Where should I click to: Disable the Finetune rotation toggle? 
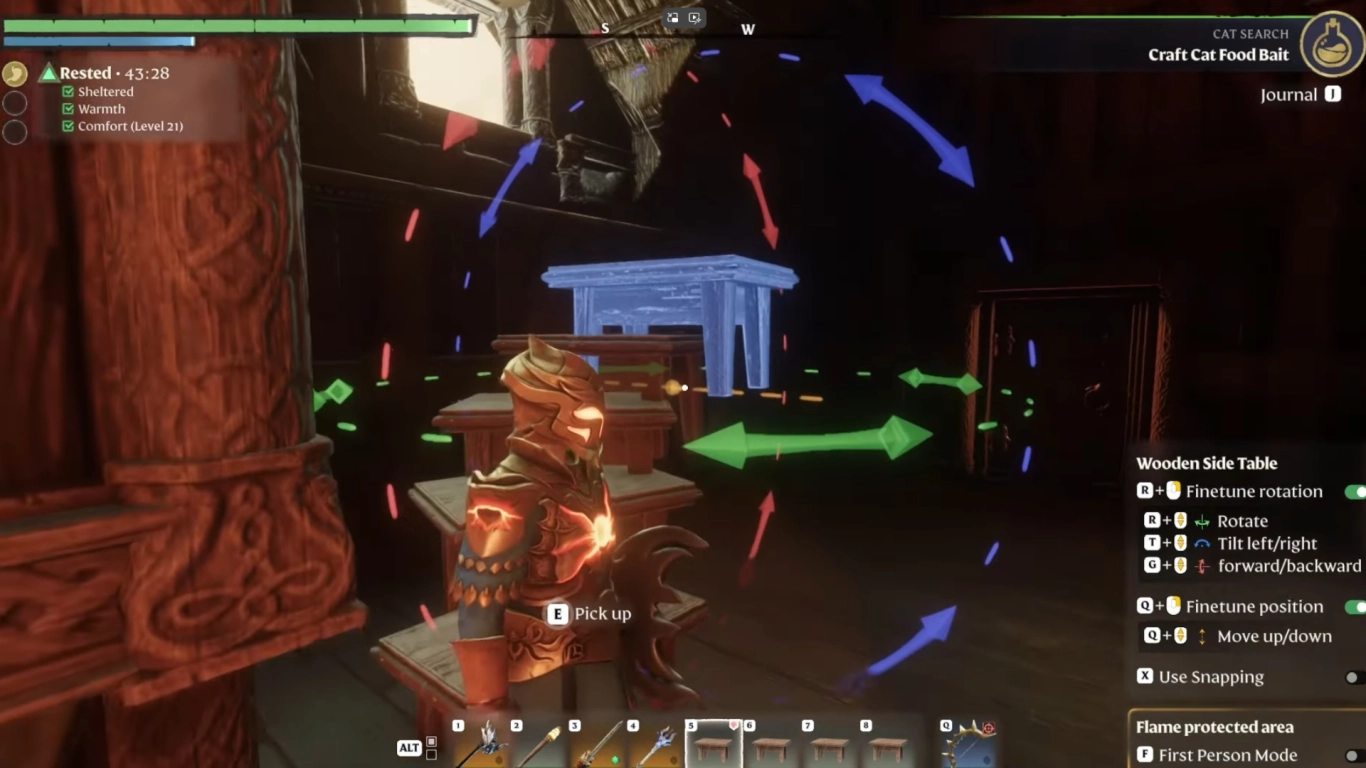click(x=1357, y=492)
